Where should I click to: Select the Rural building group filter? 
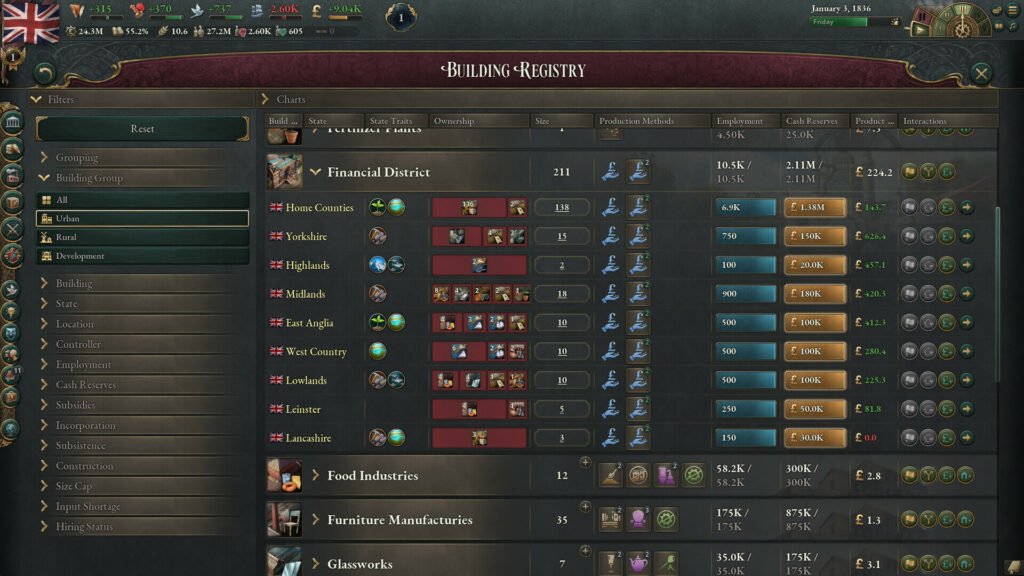142,237
